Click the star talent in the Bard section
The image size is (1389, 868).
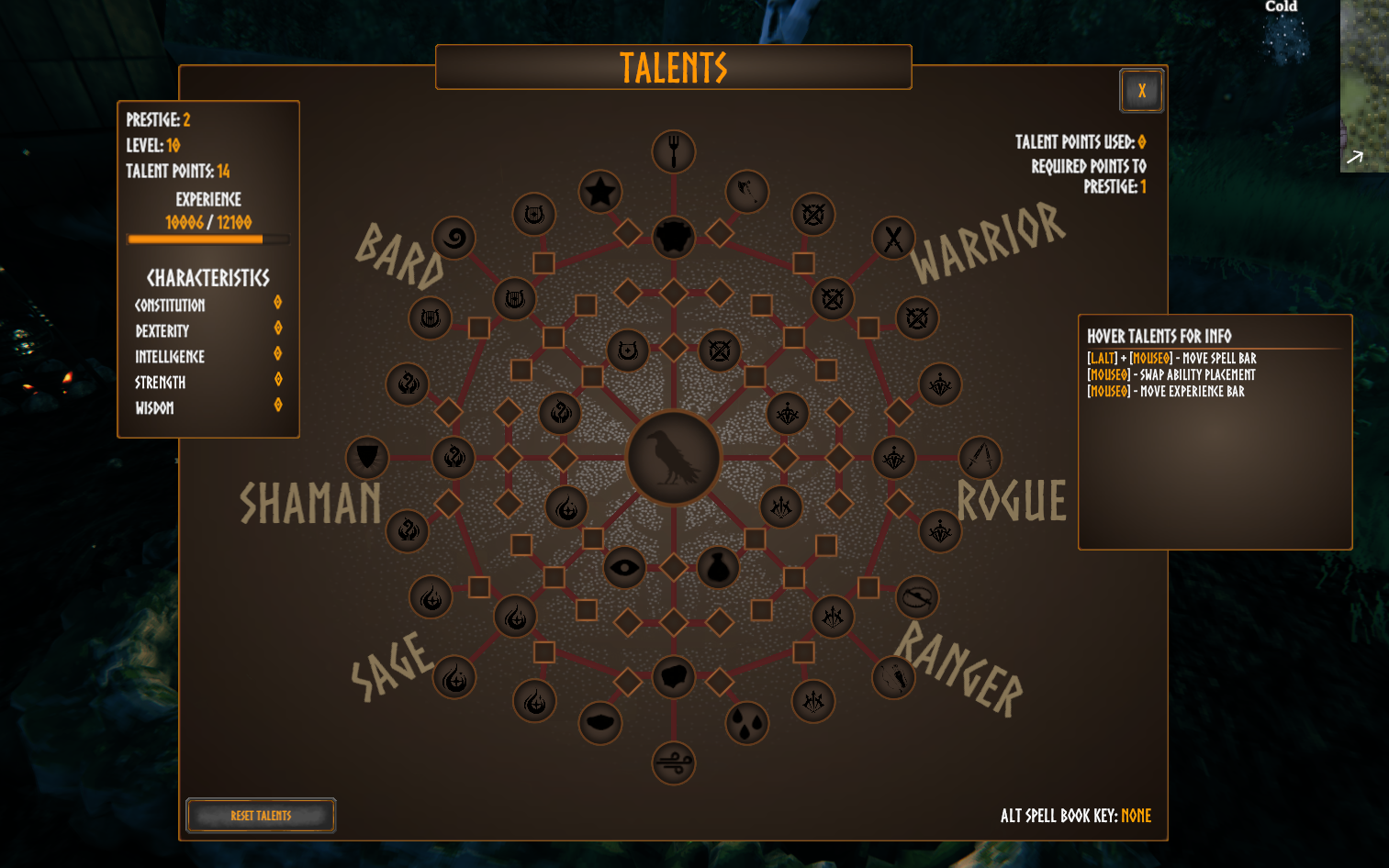600,193
